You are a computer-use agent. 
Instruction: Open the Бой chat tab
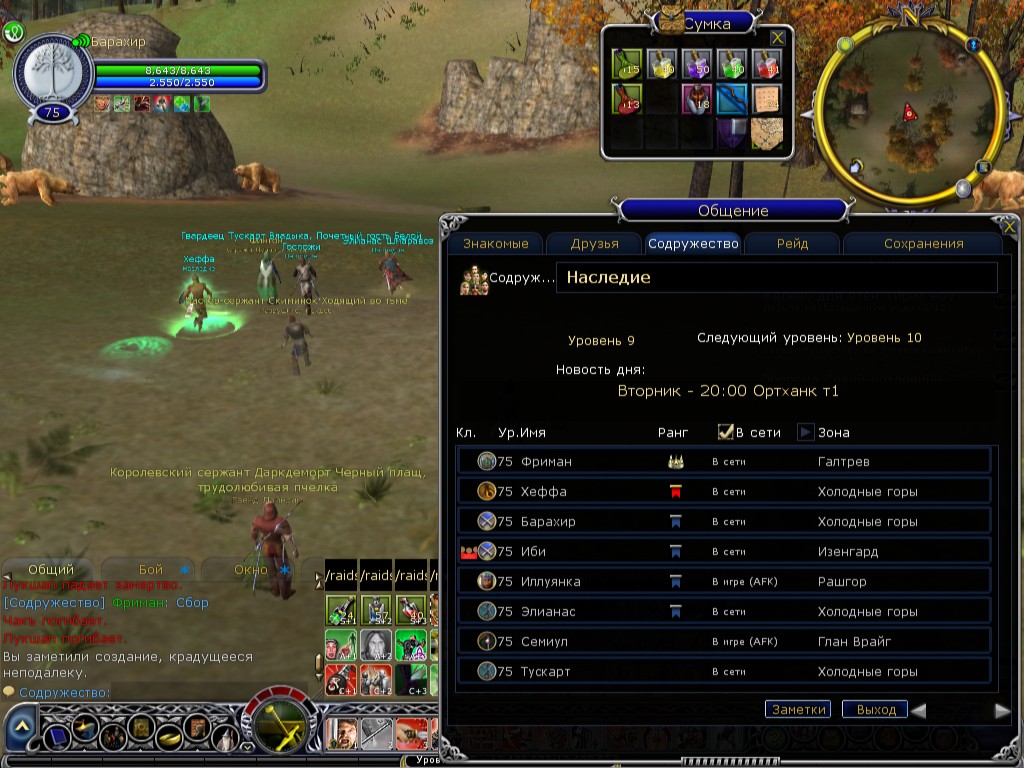point(151,569)
